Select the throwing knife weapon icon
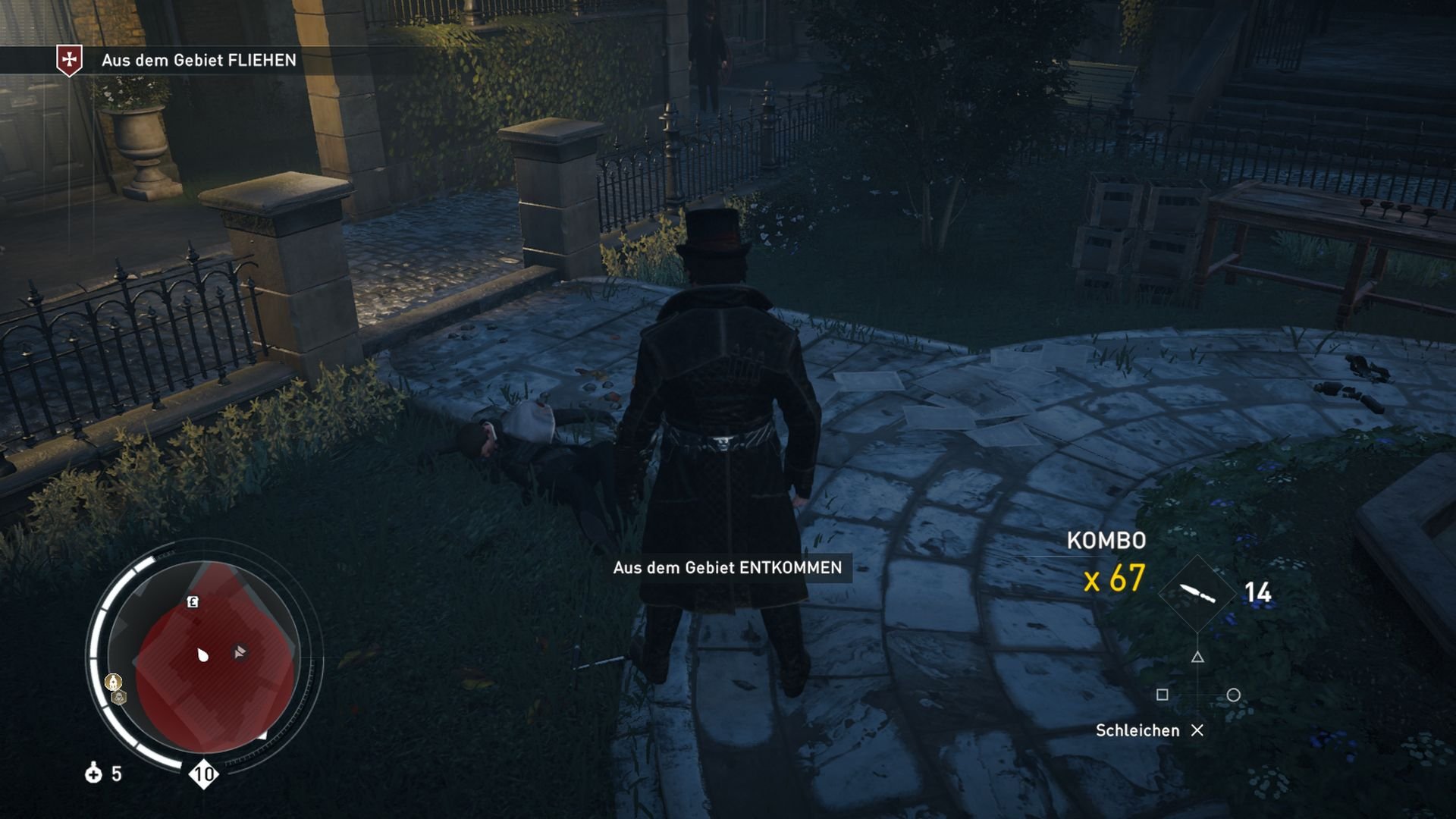Screen dimensions: 1456x819 click(x=1197, y=593)
